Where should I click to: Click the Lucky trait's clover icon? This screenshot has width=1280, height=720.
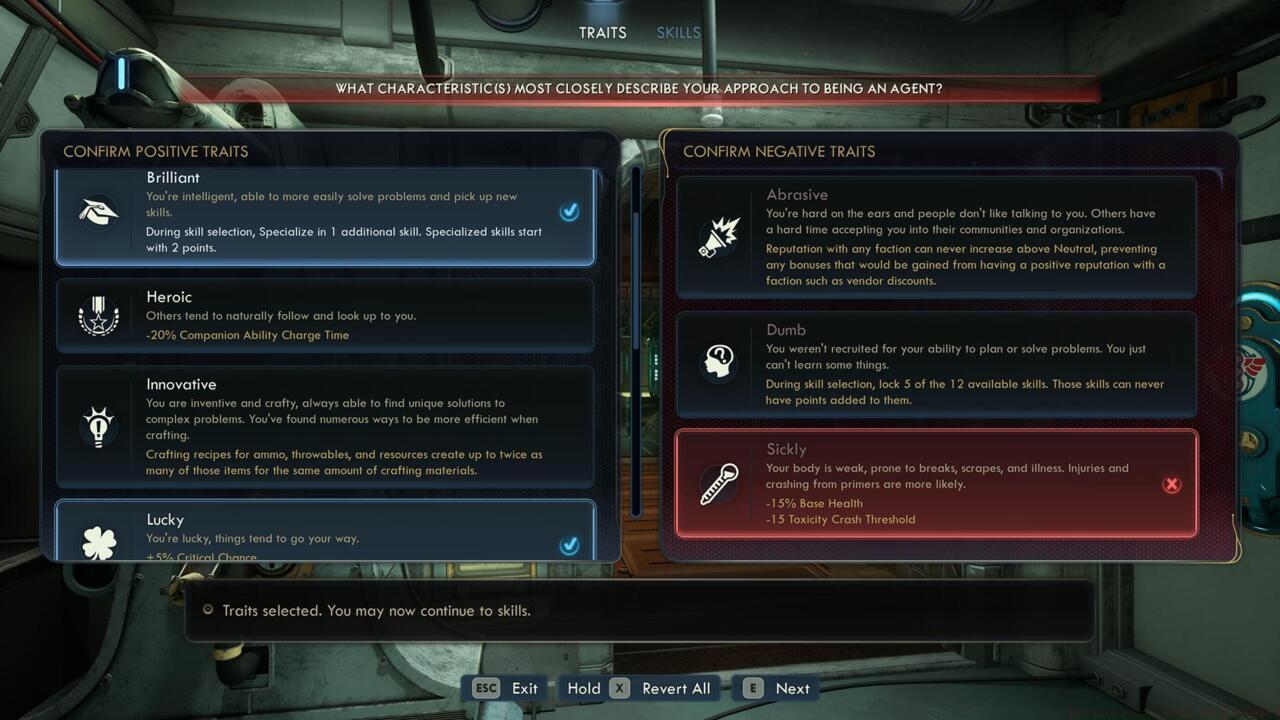pos(97,539)
